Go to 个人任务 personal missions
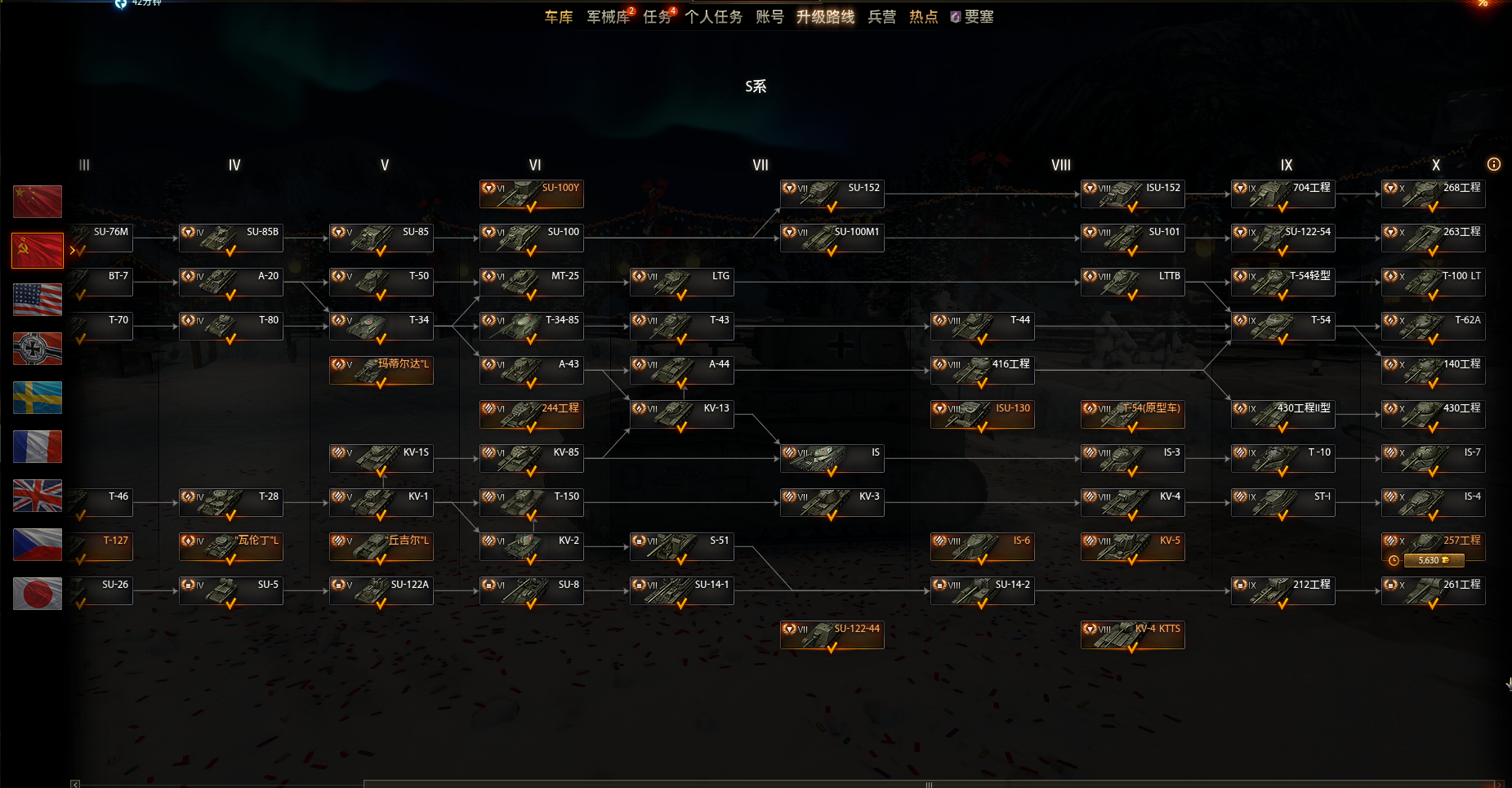 713,17
